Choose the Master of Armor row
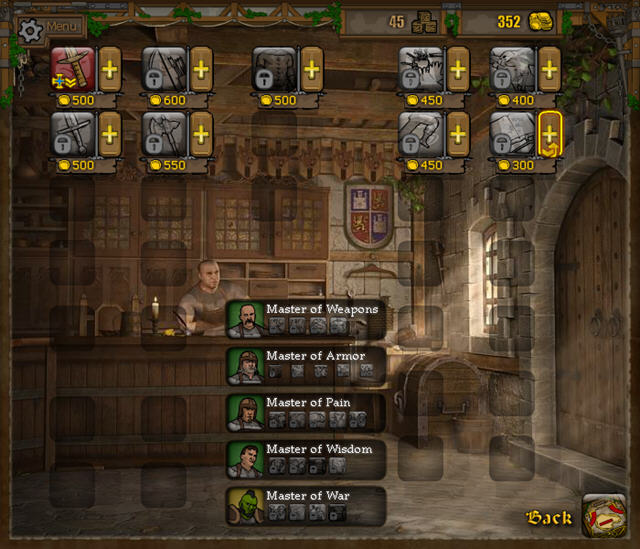Viewport: 640px width, 549px height. coord(305,365)
